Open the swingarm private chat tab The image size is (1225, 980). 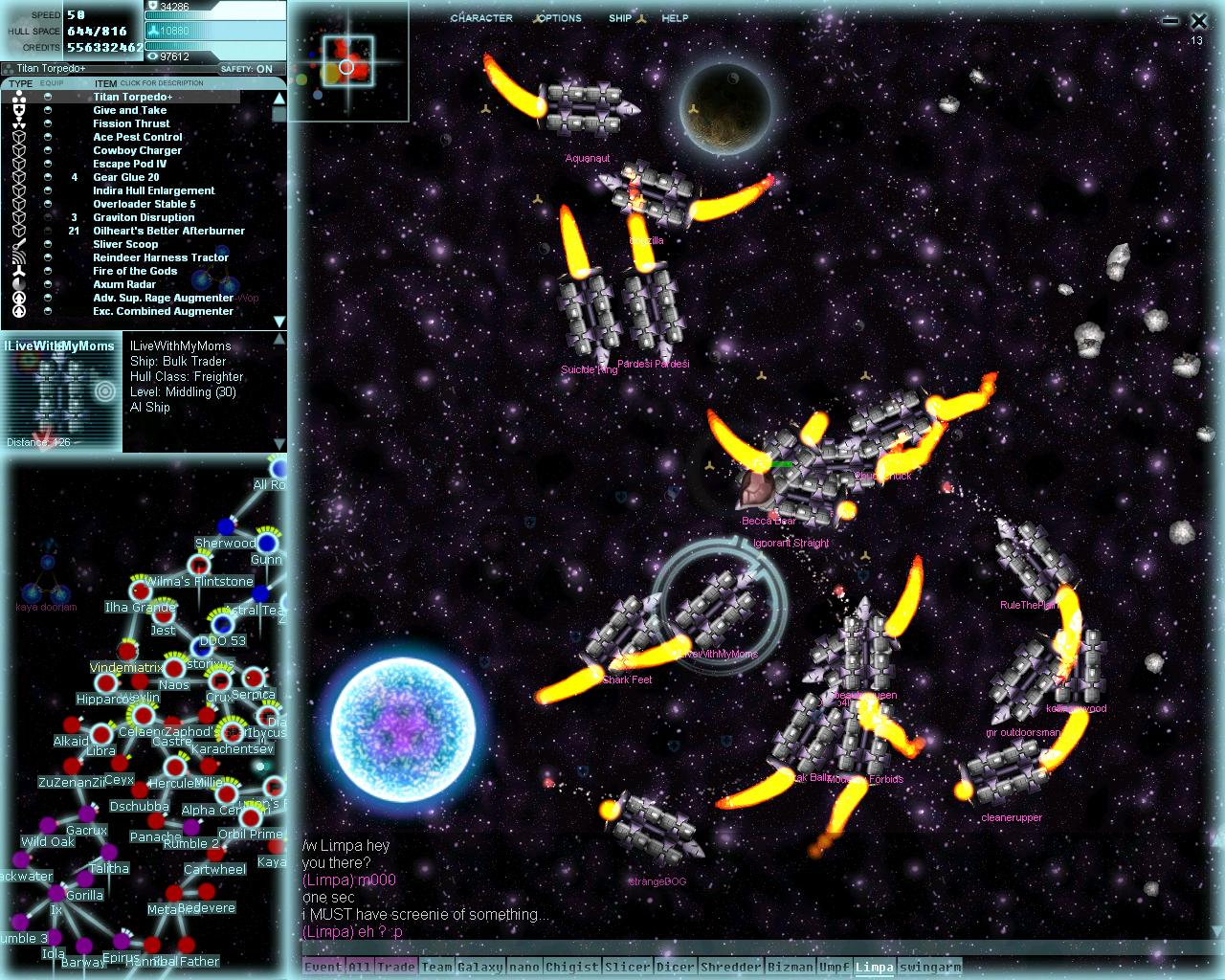point(930,967)
